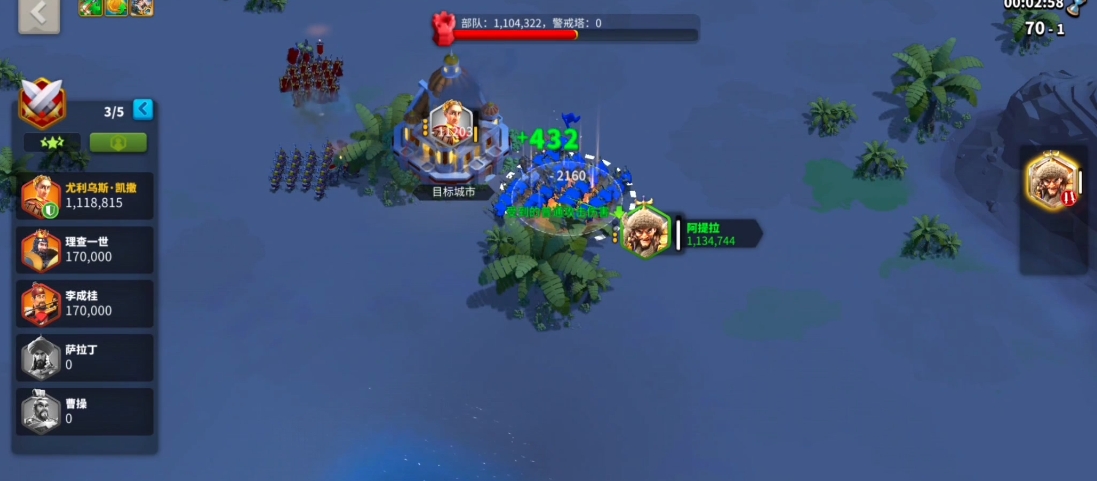Image resolution: width=1097 pixels, height=481 pixels.
Task: Go back using the top-left arrow button
Action: [39, 13]
